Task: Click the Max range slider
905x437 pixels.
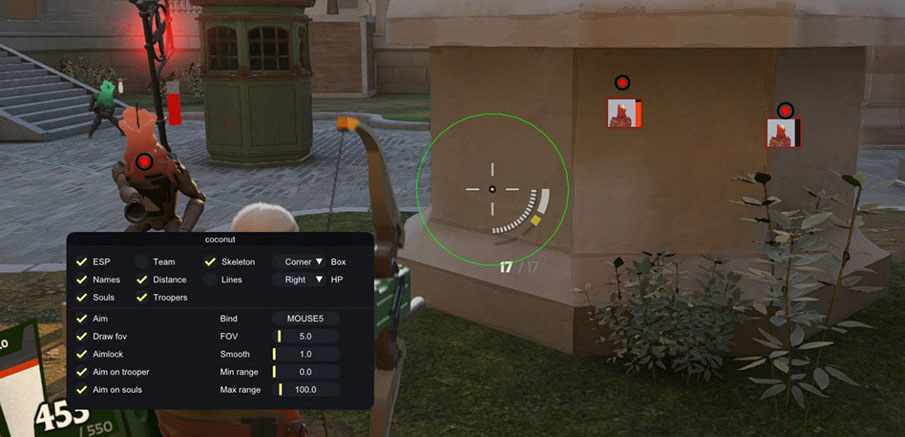Action: (306, 390)
